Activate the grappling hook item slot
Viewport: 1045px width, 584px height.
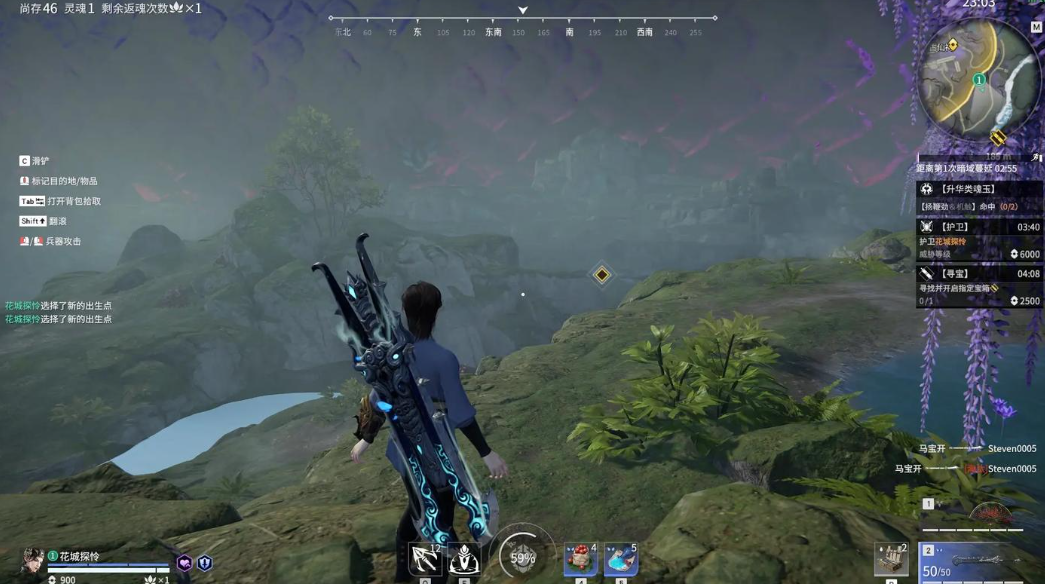coord(425,559)
